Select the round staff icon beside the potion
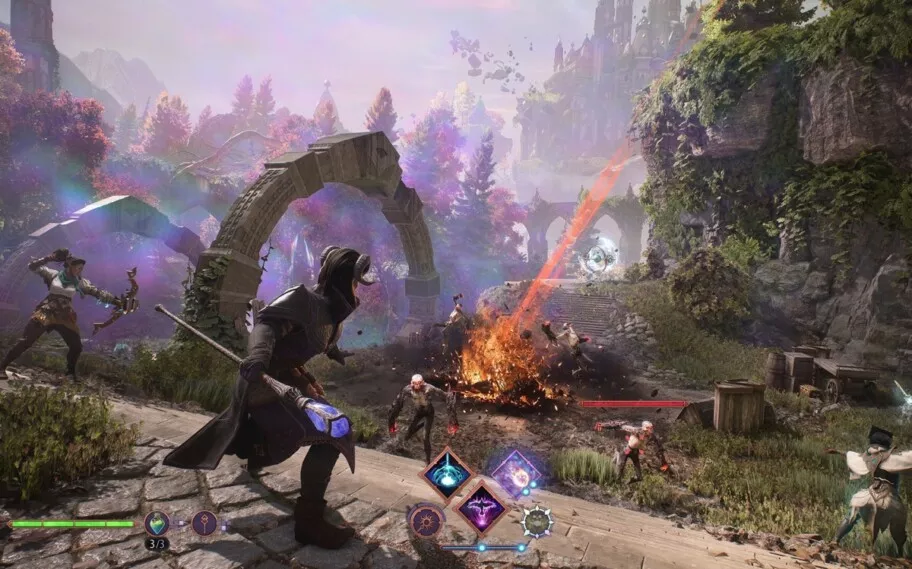The image size is (912, 569). pos(205,522)
